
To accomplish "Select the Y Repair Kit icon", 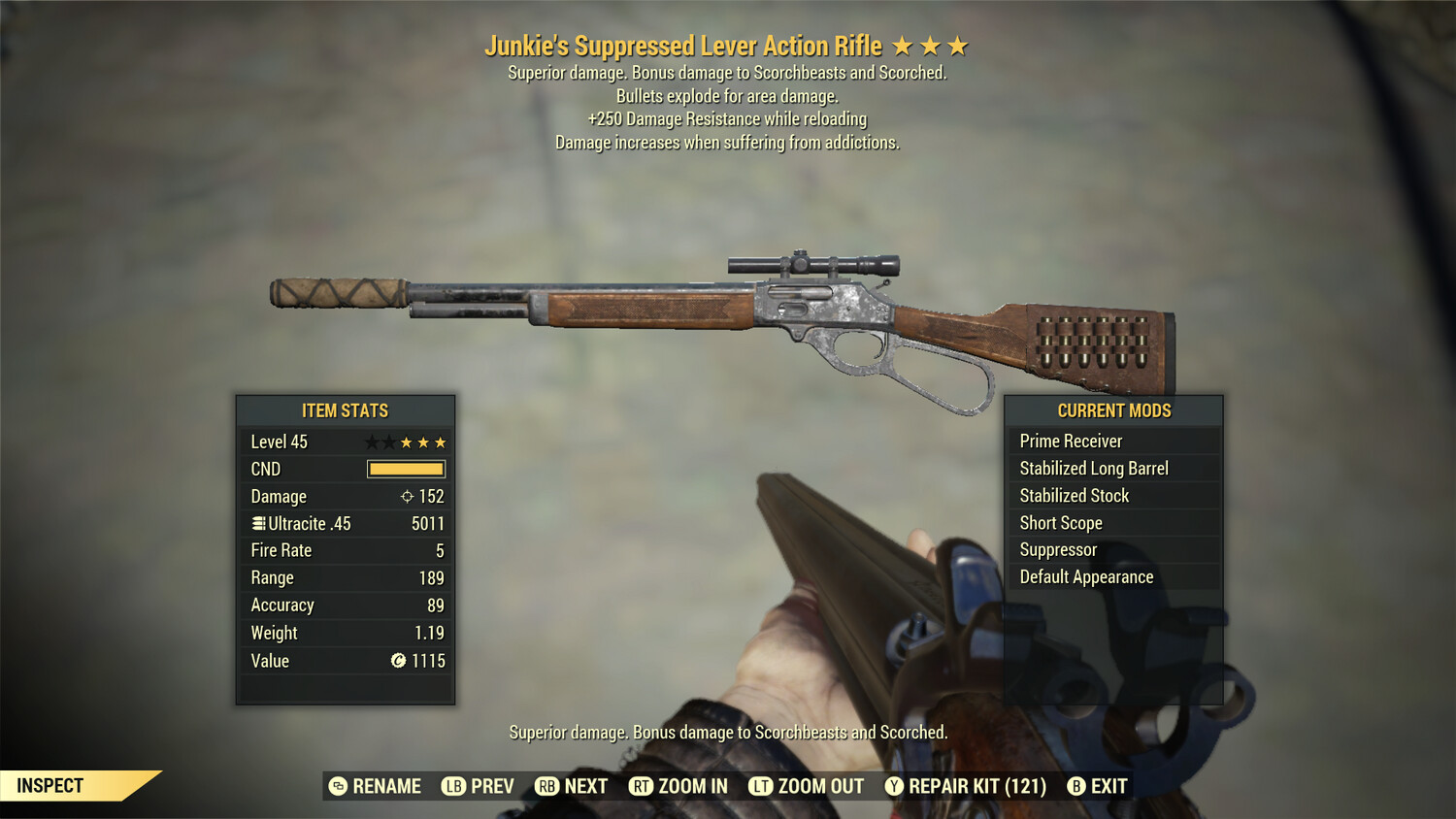I will (893, 786).
